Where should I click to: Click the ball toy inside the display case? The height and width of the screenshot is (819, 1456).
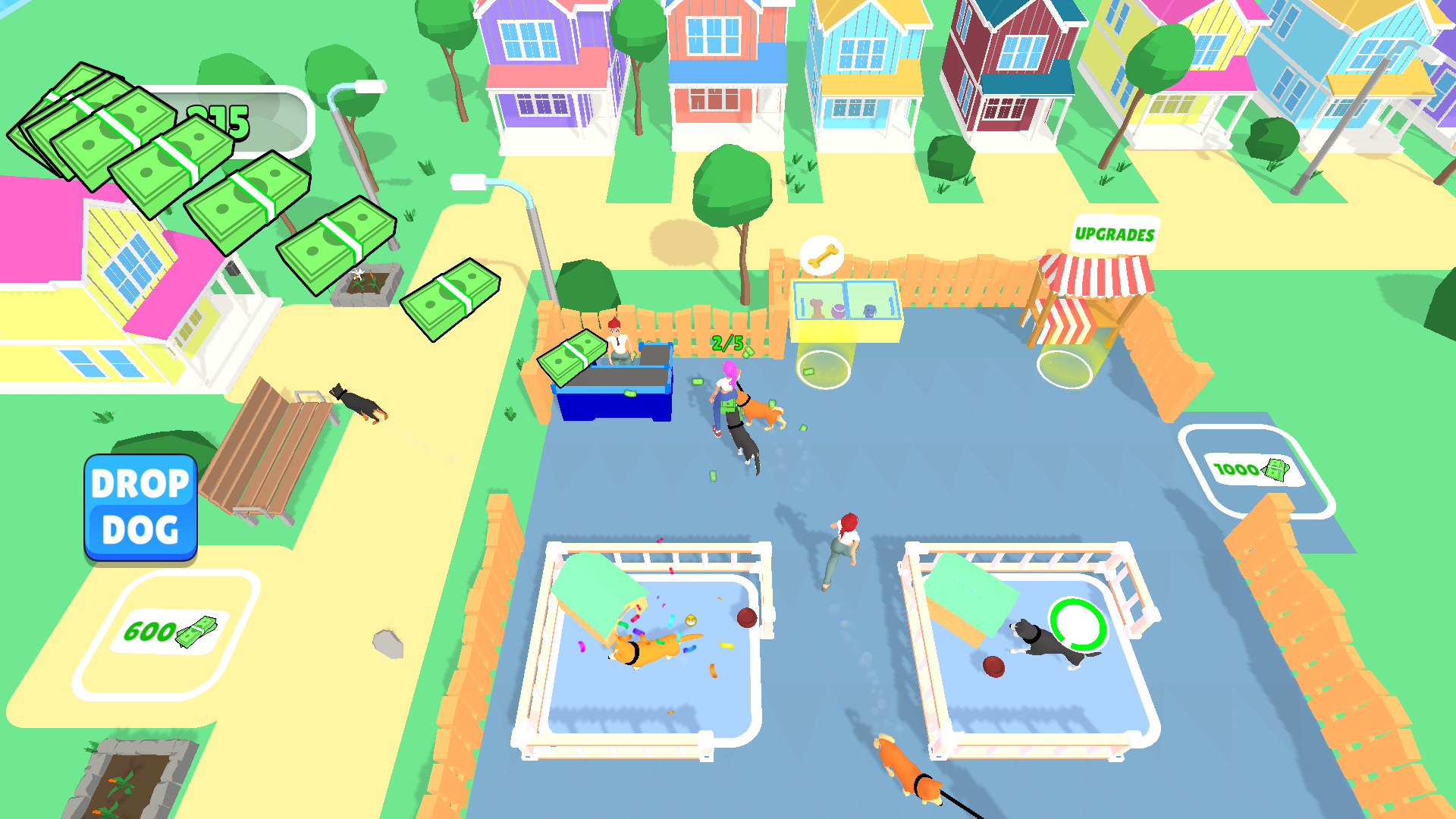[x=839, y=311]
